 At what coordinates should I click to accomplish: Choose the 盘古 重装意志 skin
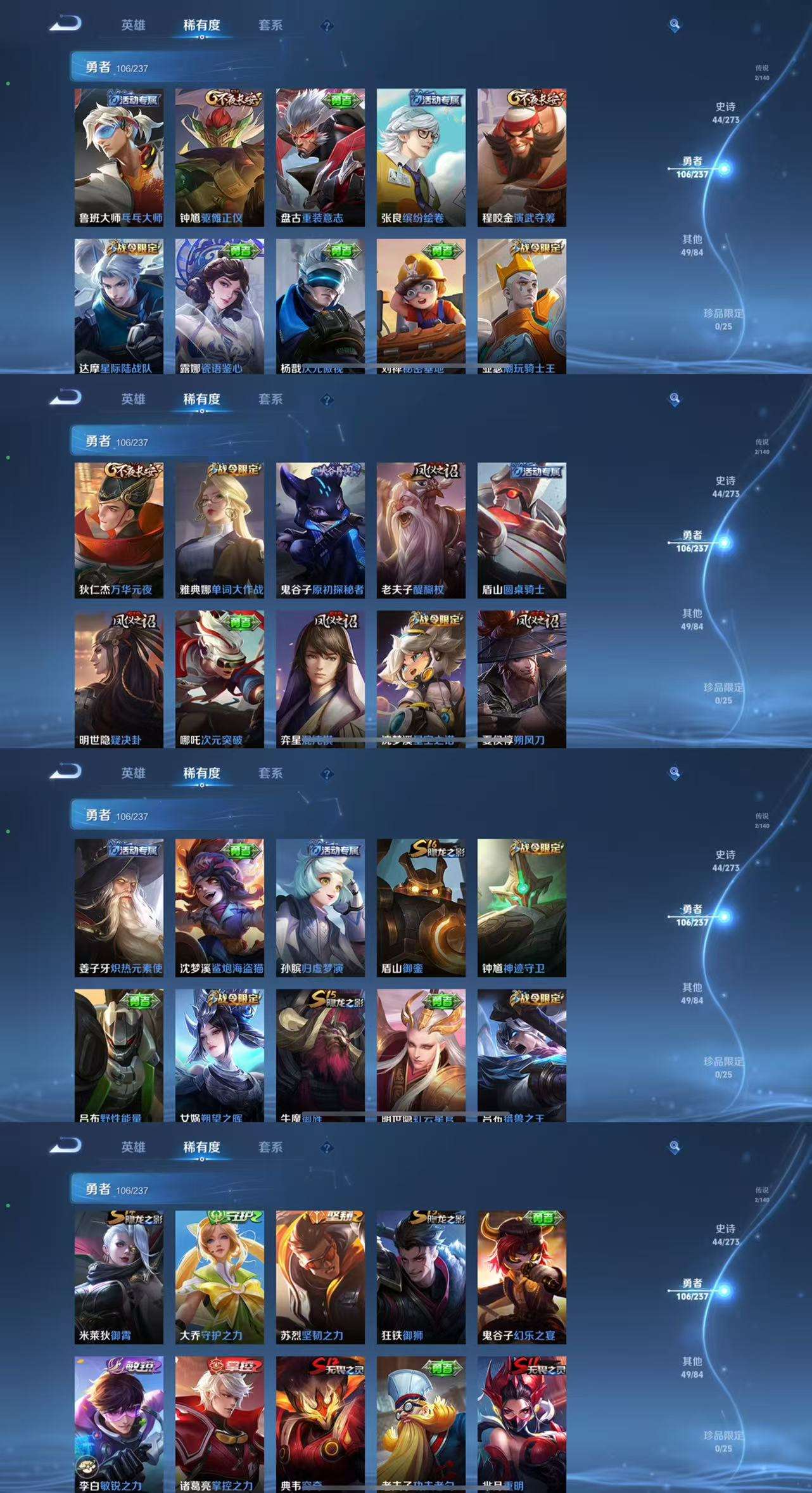coord(320,157)
